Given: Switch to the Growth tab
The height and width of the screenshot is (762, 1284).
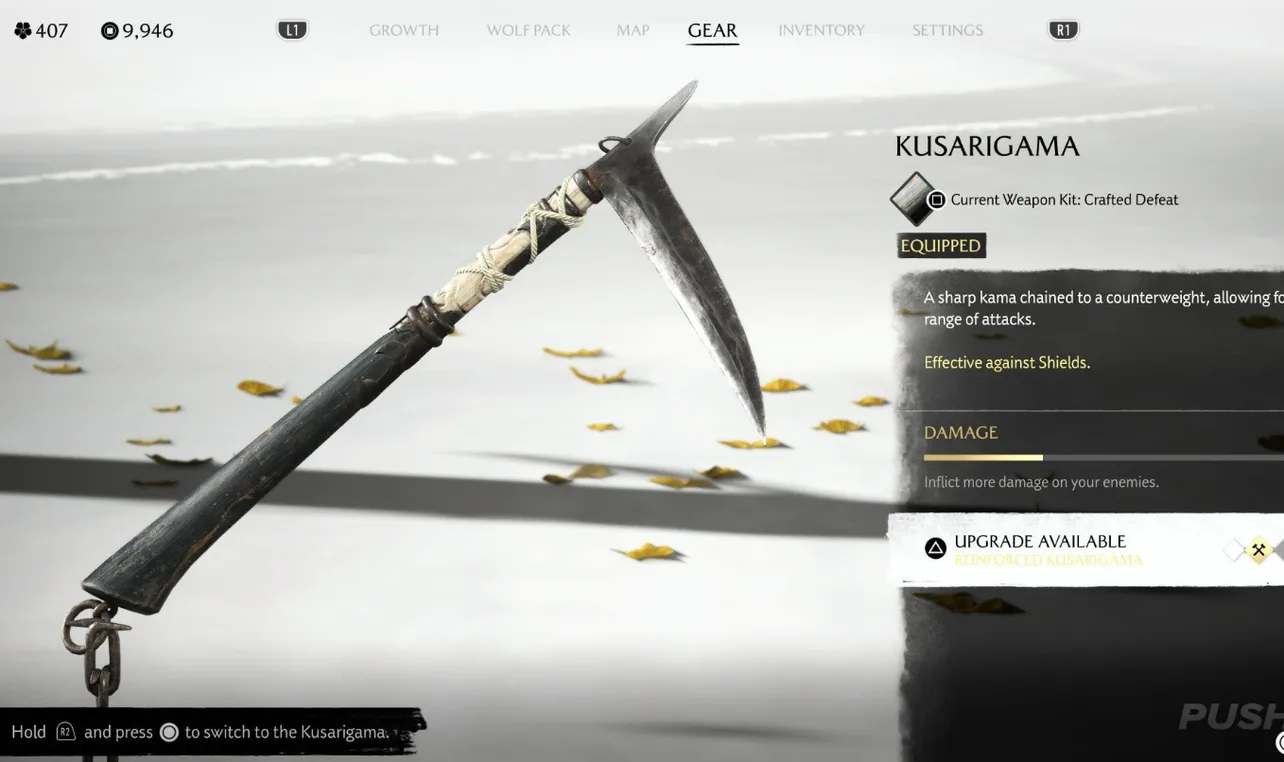Looking at the screenshot, I should tap(404, 30).
